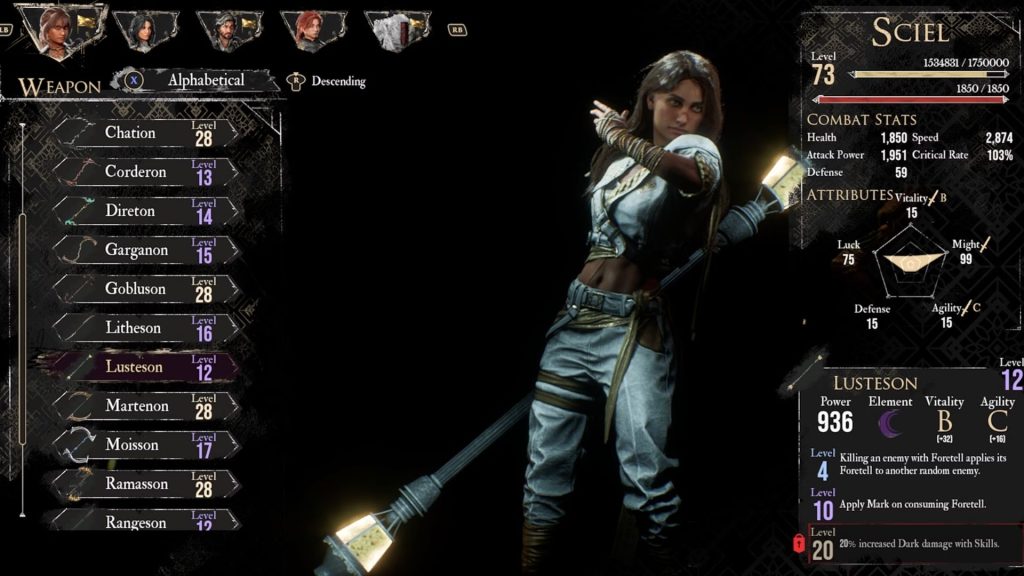This screenshot has width=1024, height=576.
Task: Switch to the bearded man's portrait tab
Action: tap(229, 30)
